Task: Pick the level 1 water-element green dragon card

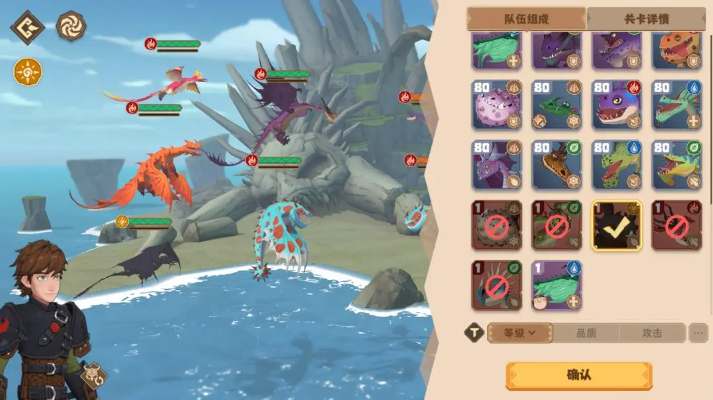Action: pos(557,285)
